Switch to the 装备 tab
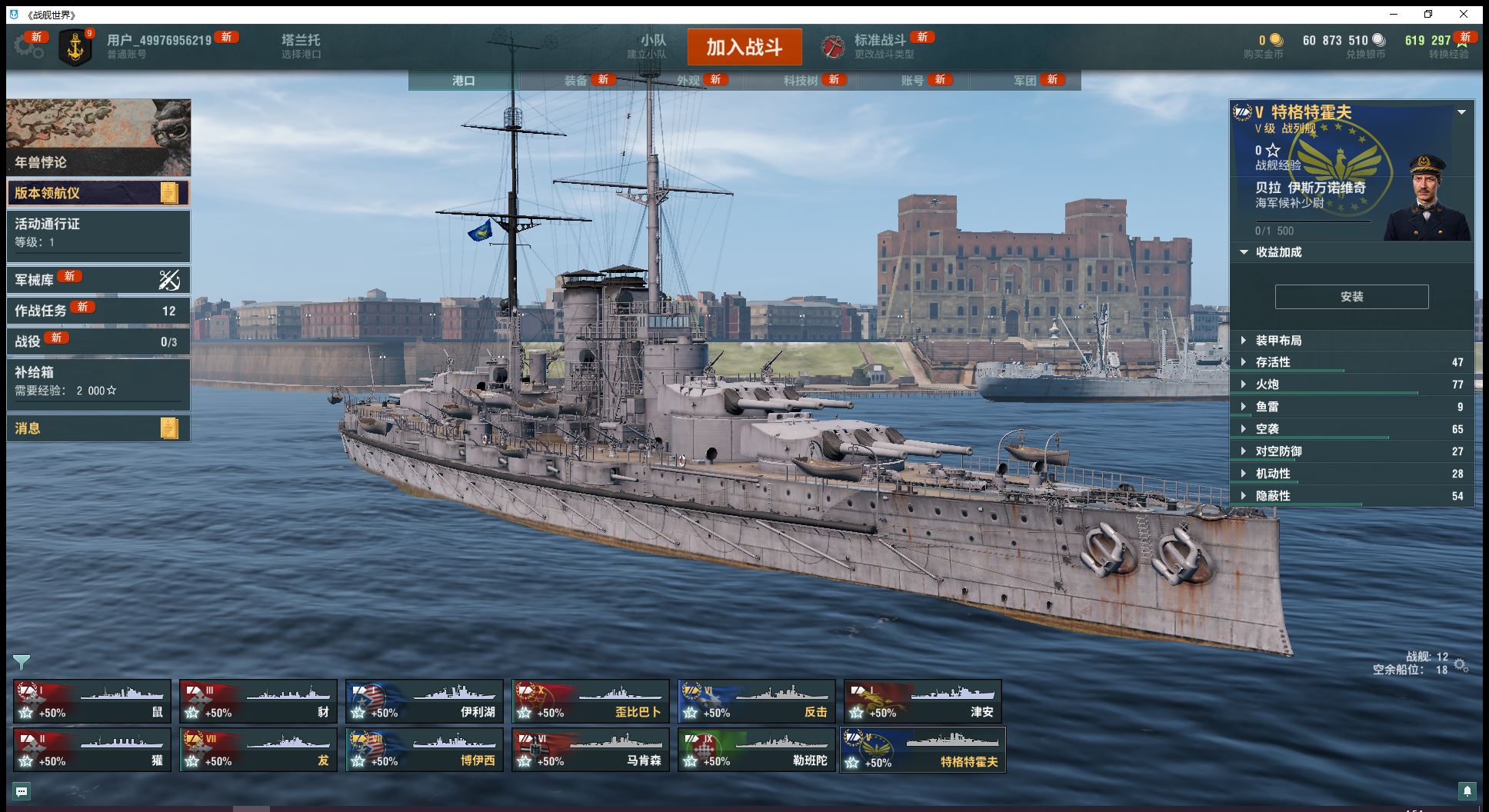Screen dimensions: 1489x812 point(575,81)
